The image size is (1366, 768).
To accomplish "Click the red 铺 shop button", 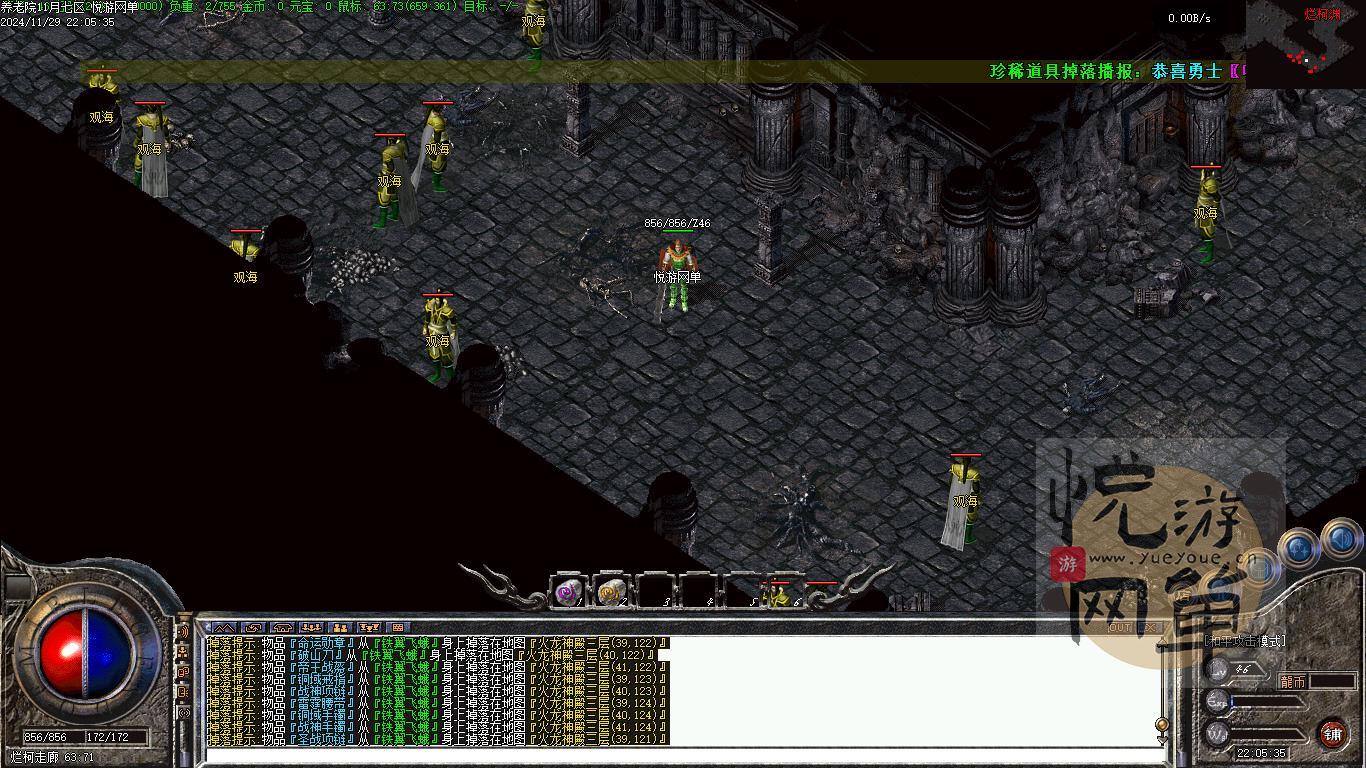I will coord(1332,734).
